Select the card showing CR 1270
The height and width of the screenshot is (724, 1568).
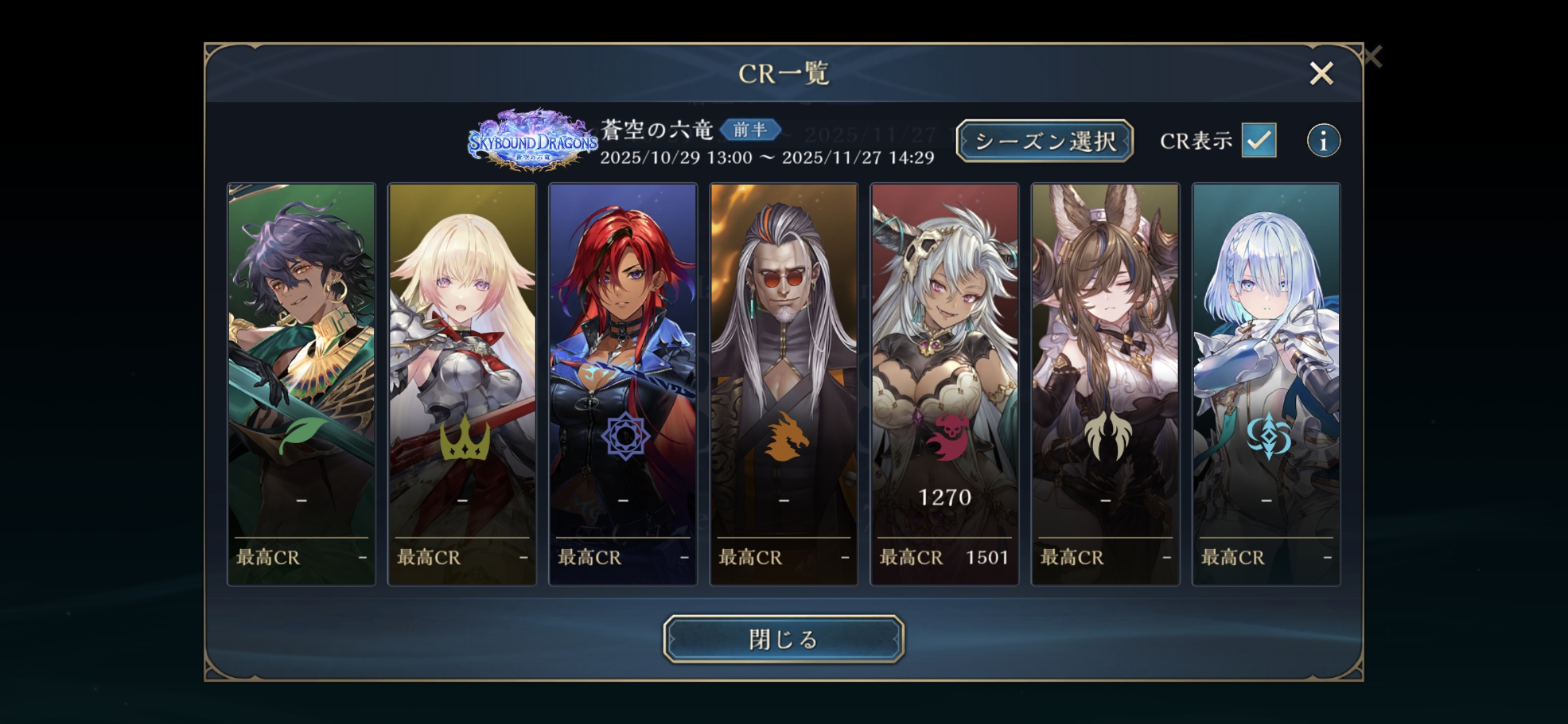point(945,384)
